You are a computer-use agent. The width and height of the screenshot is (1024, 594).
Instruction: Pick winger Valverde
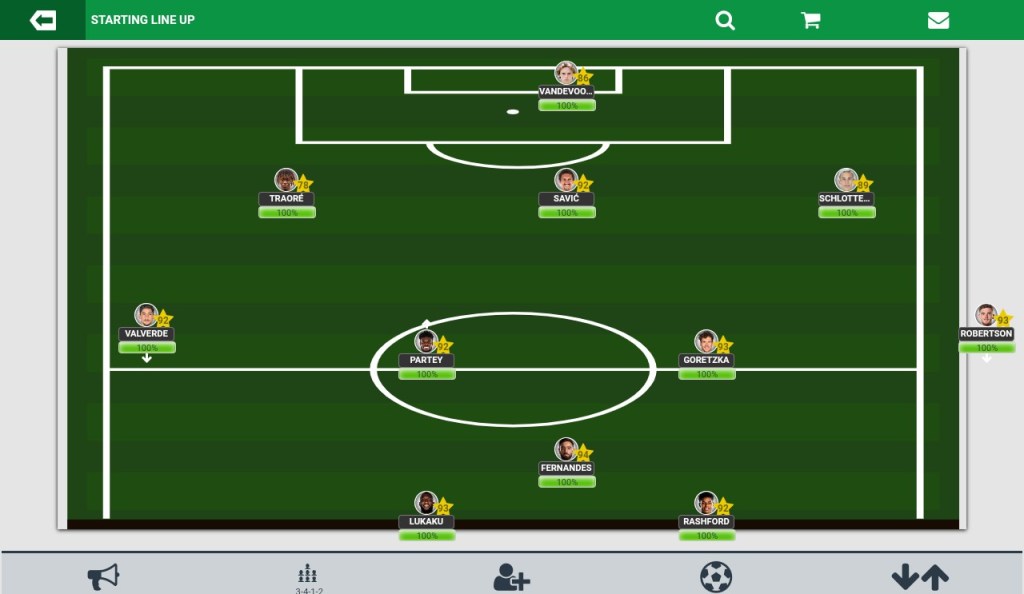[147, 317]
